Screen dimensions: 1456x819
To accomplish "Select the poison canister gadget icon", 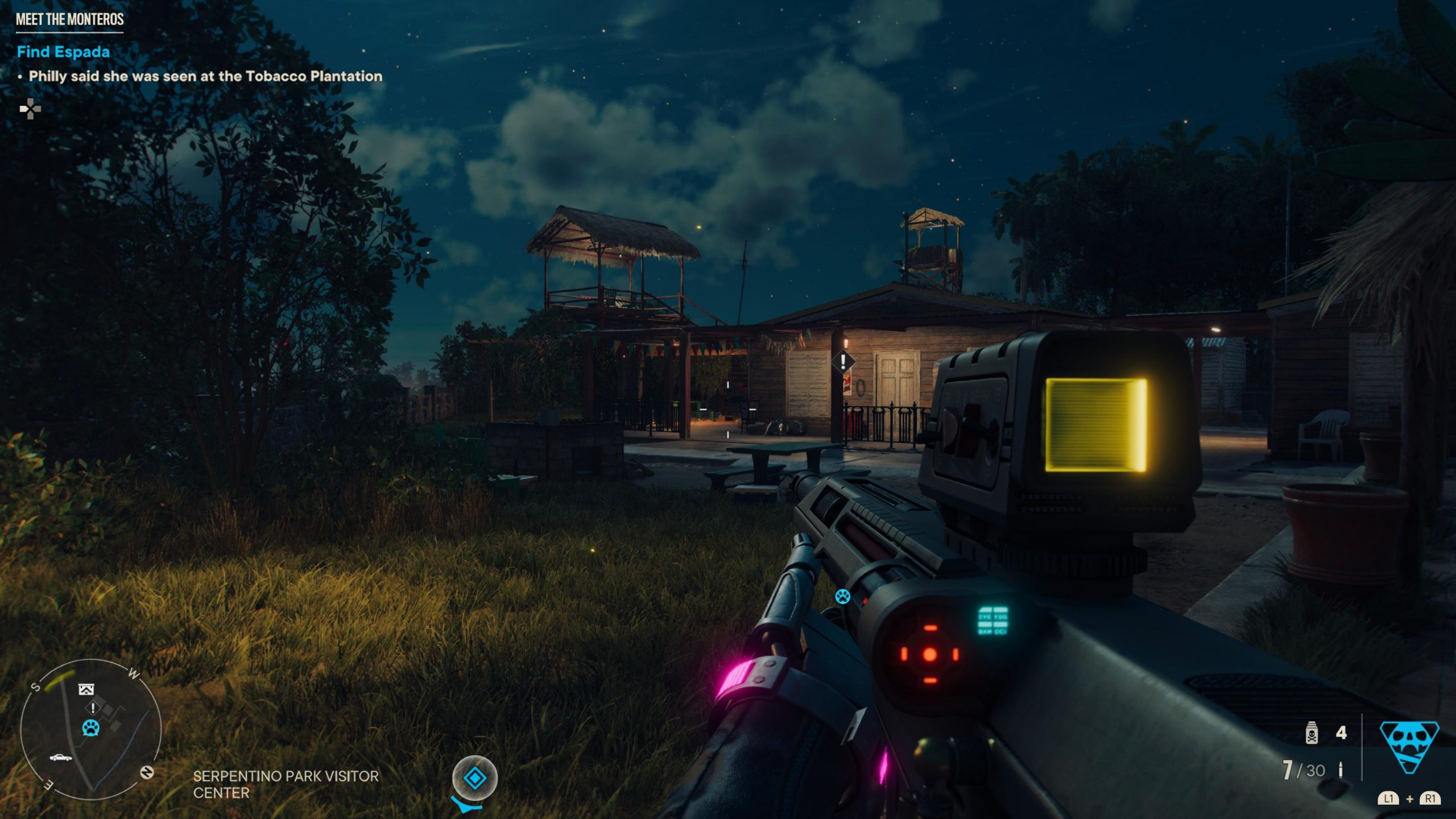I will point(1312,733).
